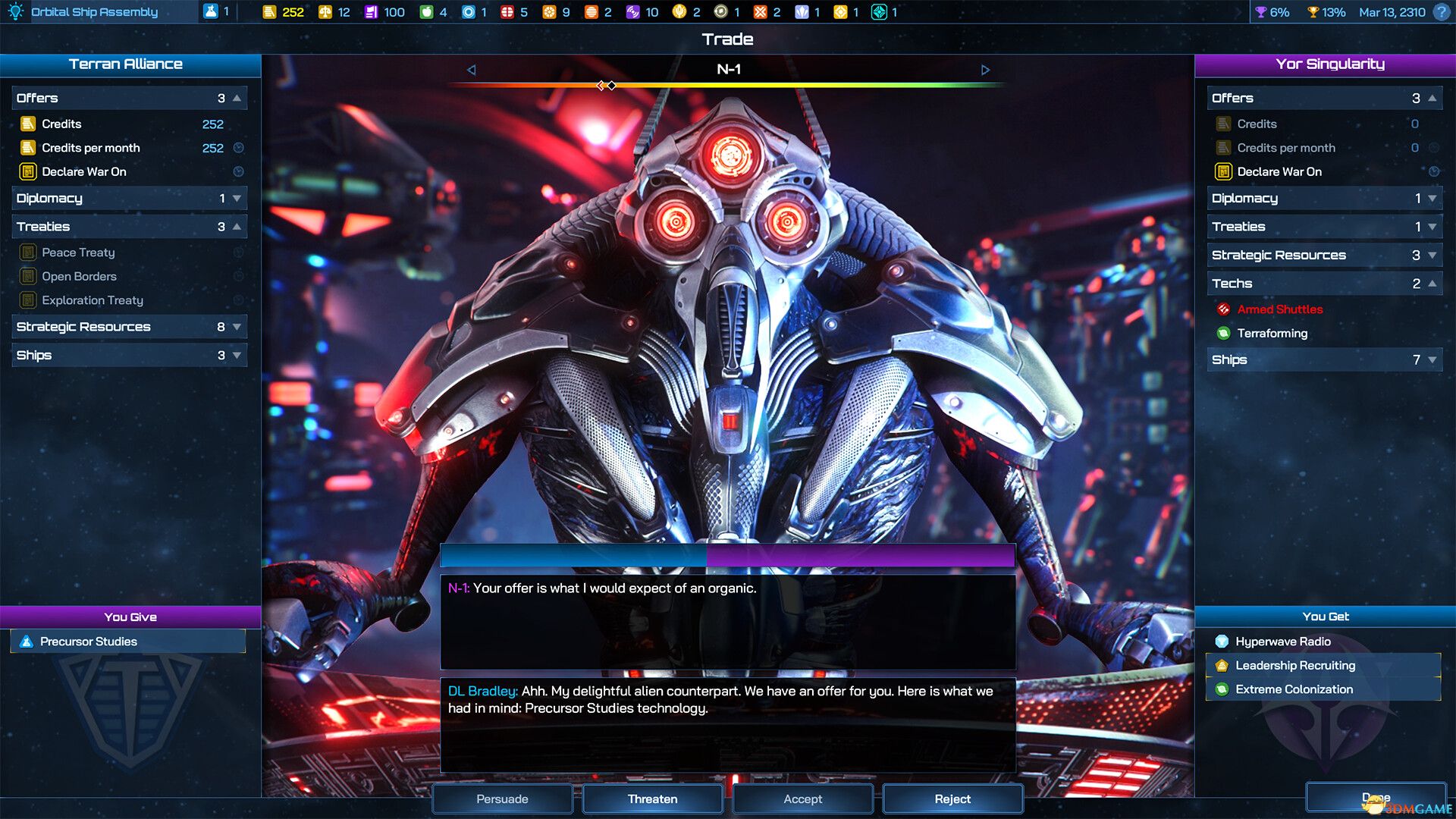Toggle the duration clock on Yor's Declare War On

pos(1434,171)
